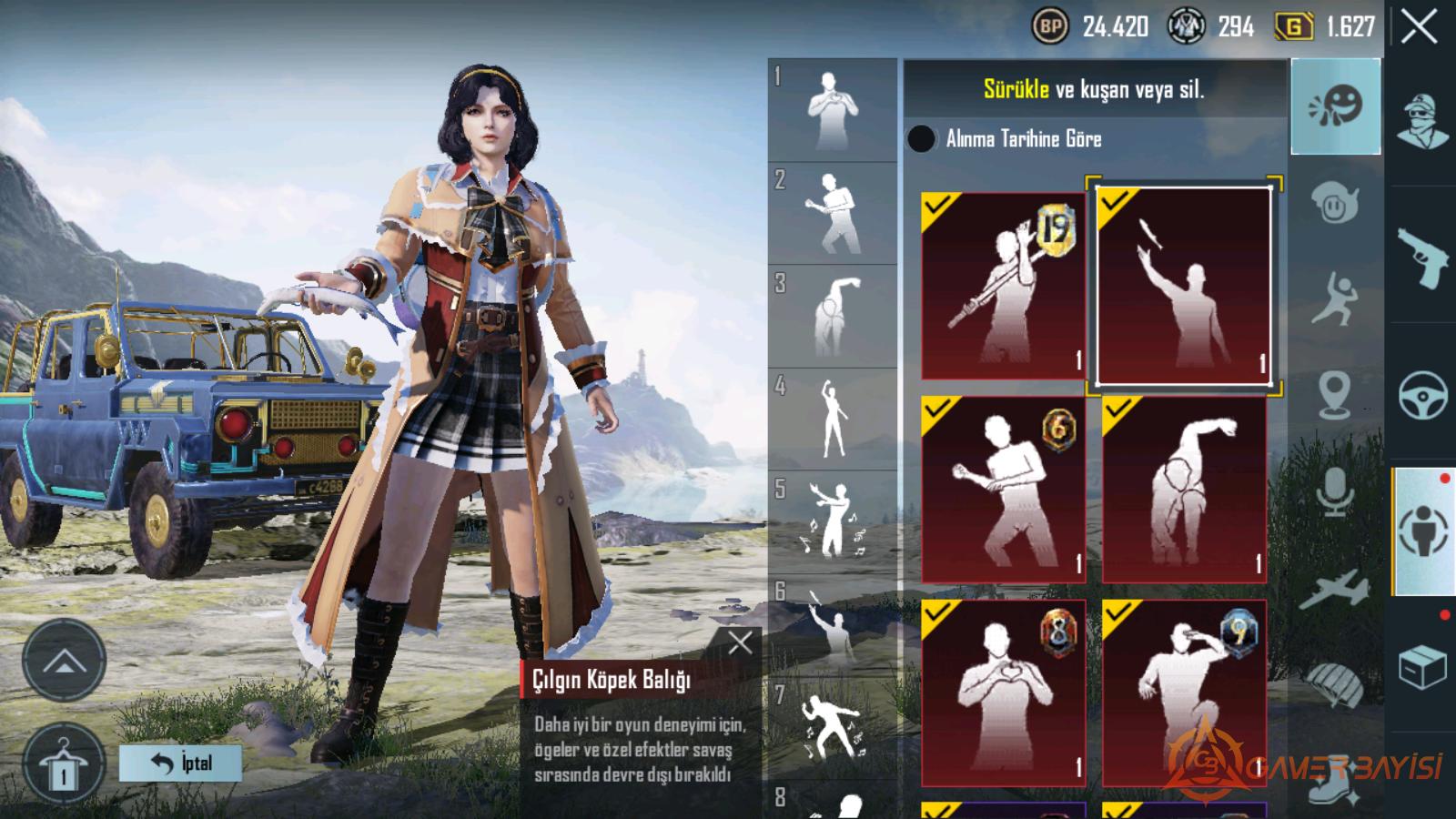The image size is (1456, 819).
Task: Pick the heart-hands emote tile
Action: [1003, 693]
